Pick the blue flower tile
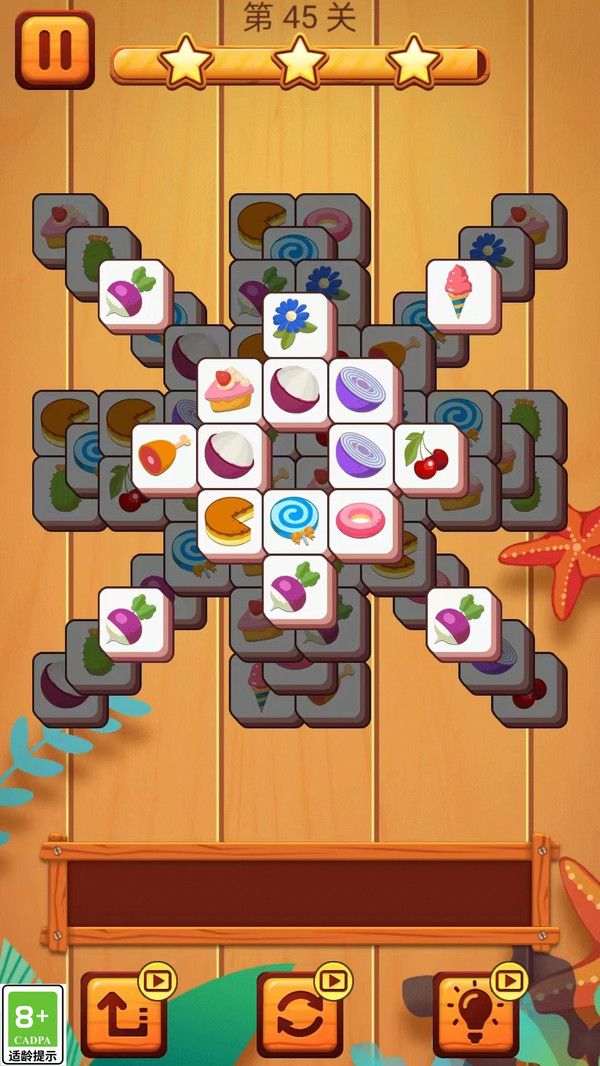 click(296, 322)
